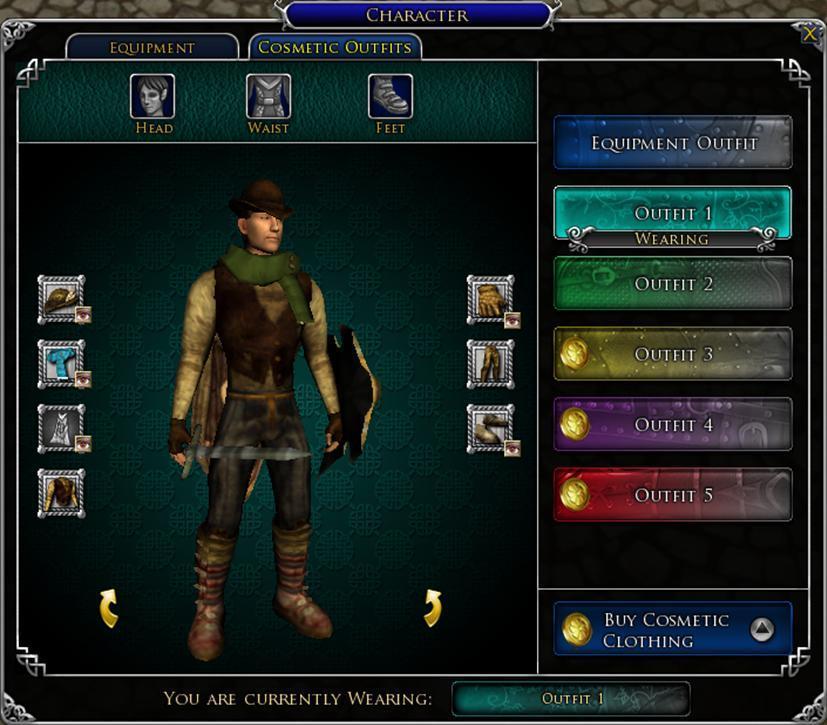Screen dimensions: 827x725
Task: Open the Feet slot icon
Action: (x=390, y=97)
